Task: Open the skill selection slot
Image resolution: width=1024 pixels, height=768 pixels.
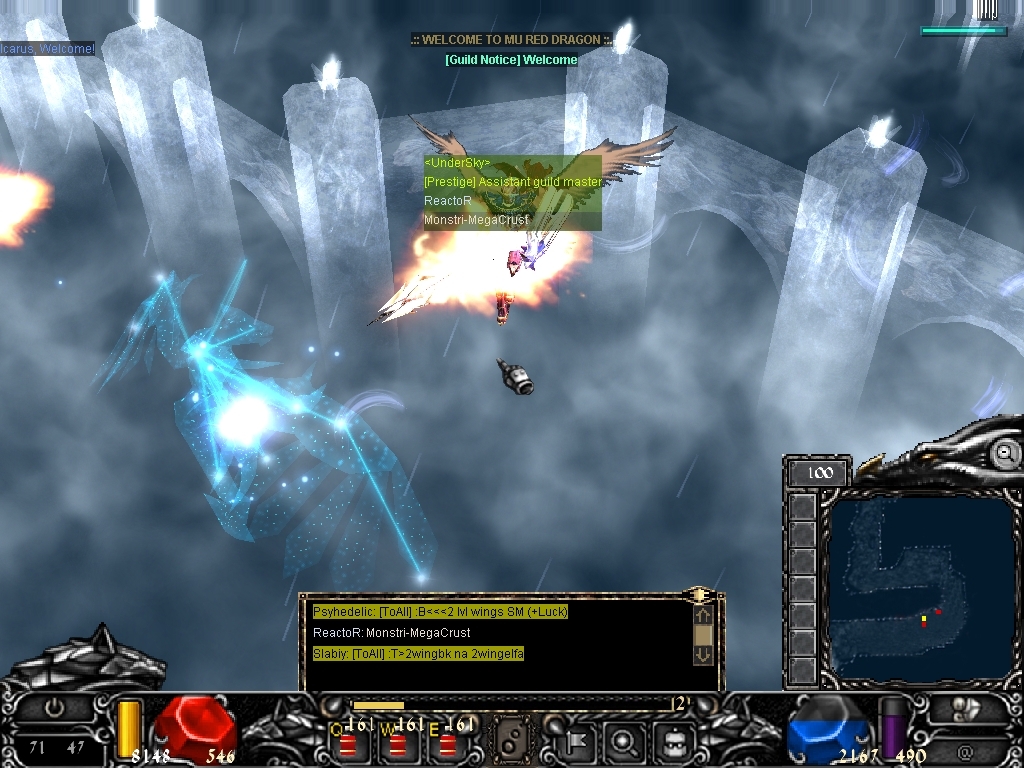Action: coord(513,742)
